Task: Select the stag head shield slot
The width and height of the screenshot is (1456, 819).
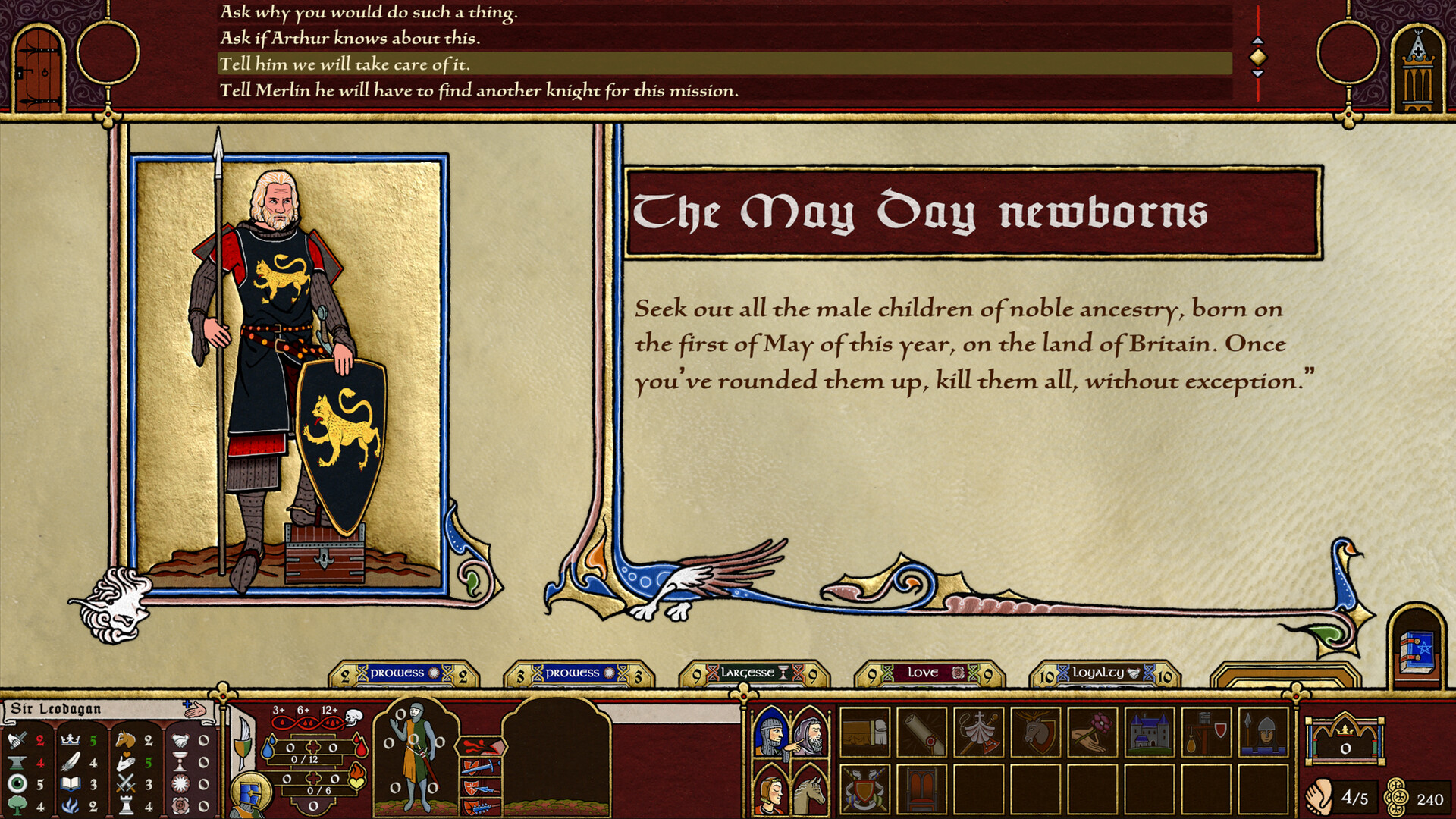Action: coord(1035,732)
